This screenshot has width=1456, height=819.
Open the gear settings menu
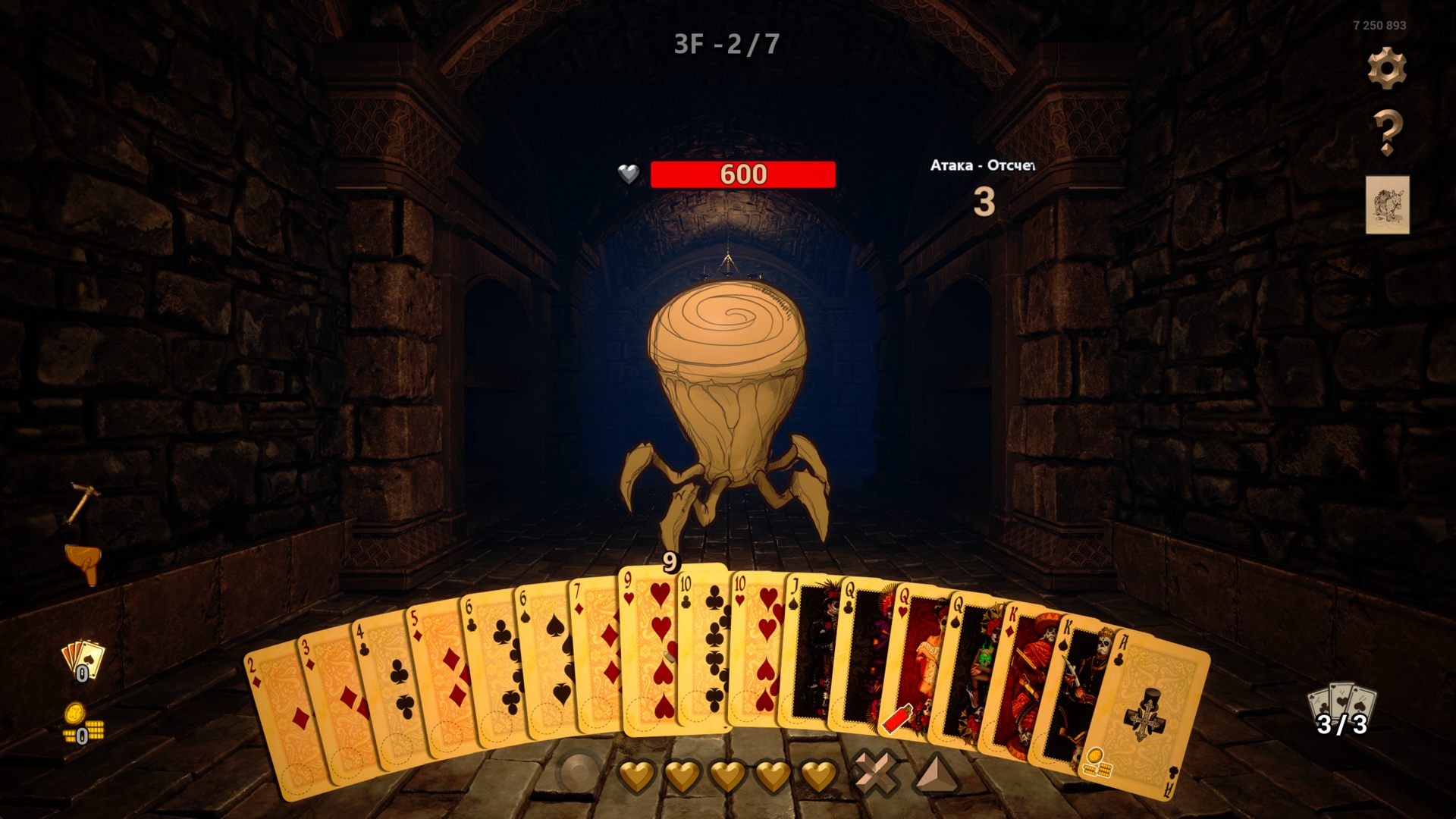(1387, 68)
